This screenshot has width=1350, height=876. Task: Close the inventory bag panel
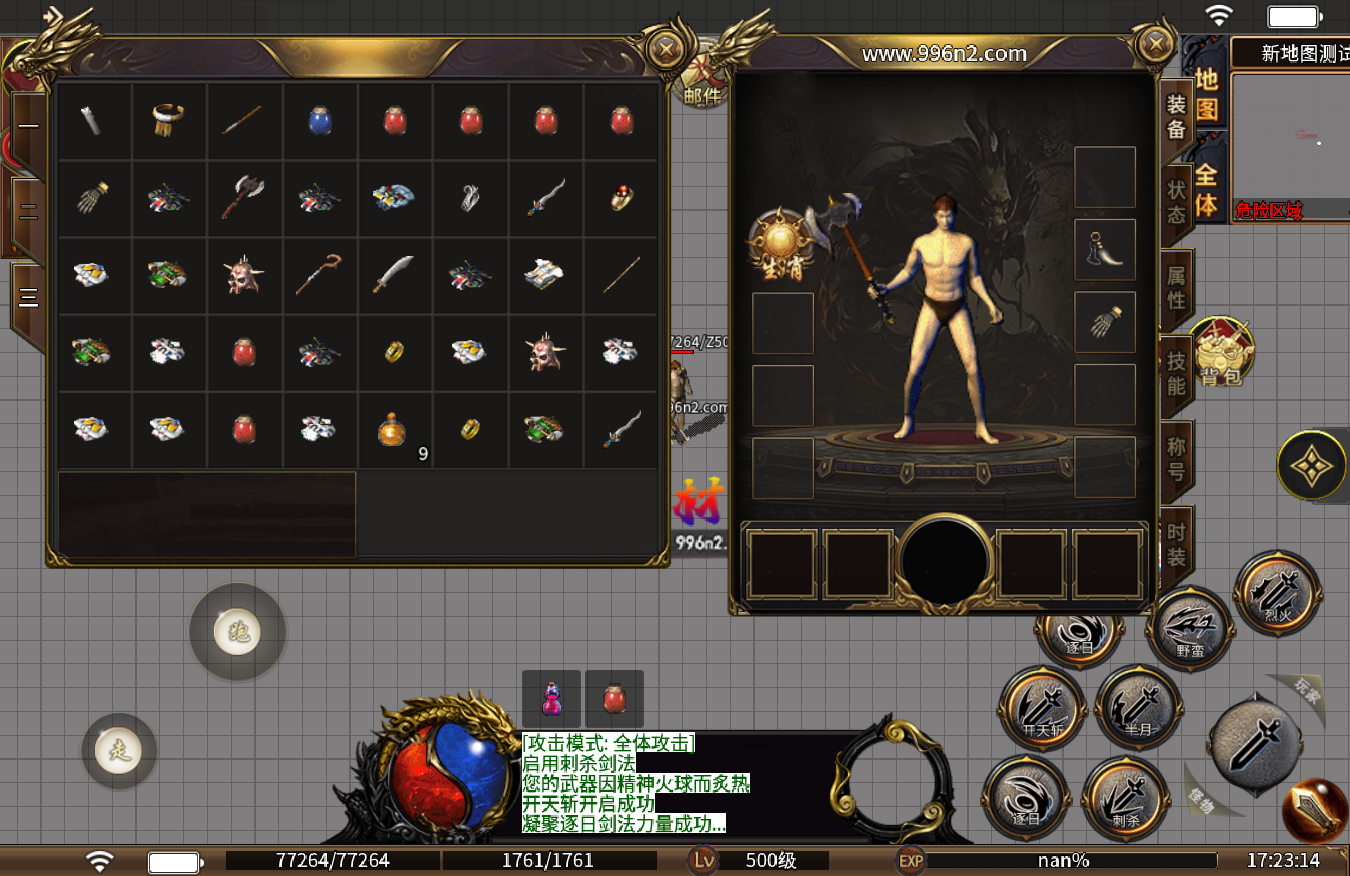pos(664,48)
